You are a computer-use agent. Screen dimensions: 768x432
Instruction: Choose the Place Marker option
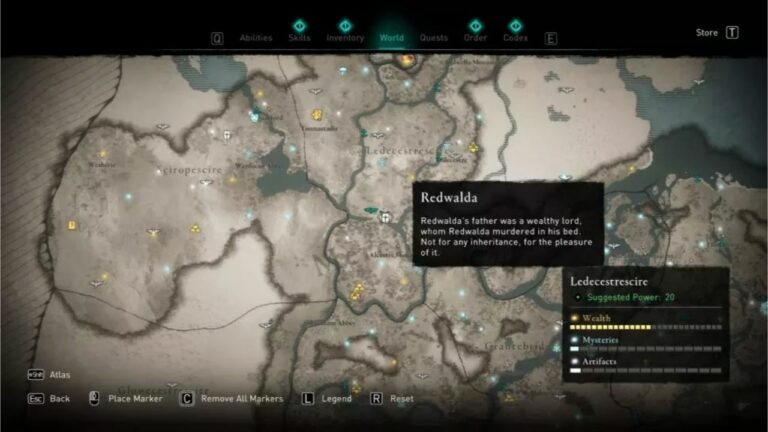(135, 398)
